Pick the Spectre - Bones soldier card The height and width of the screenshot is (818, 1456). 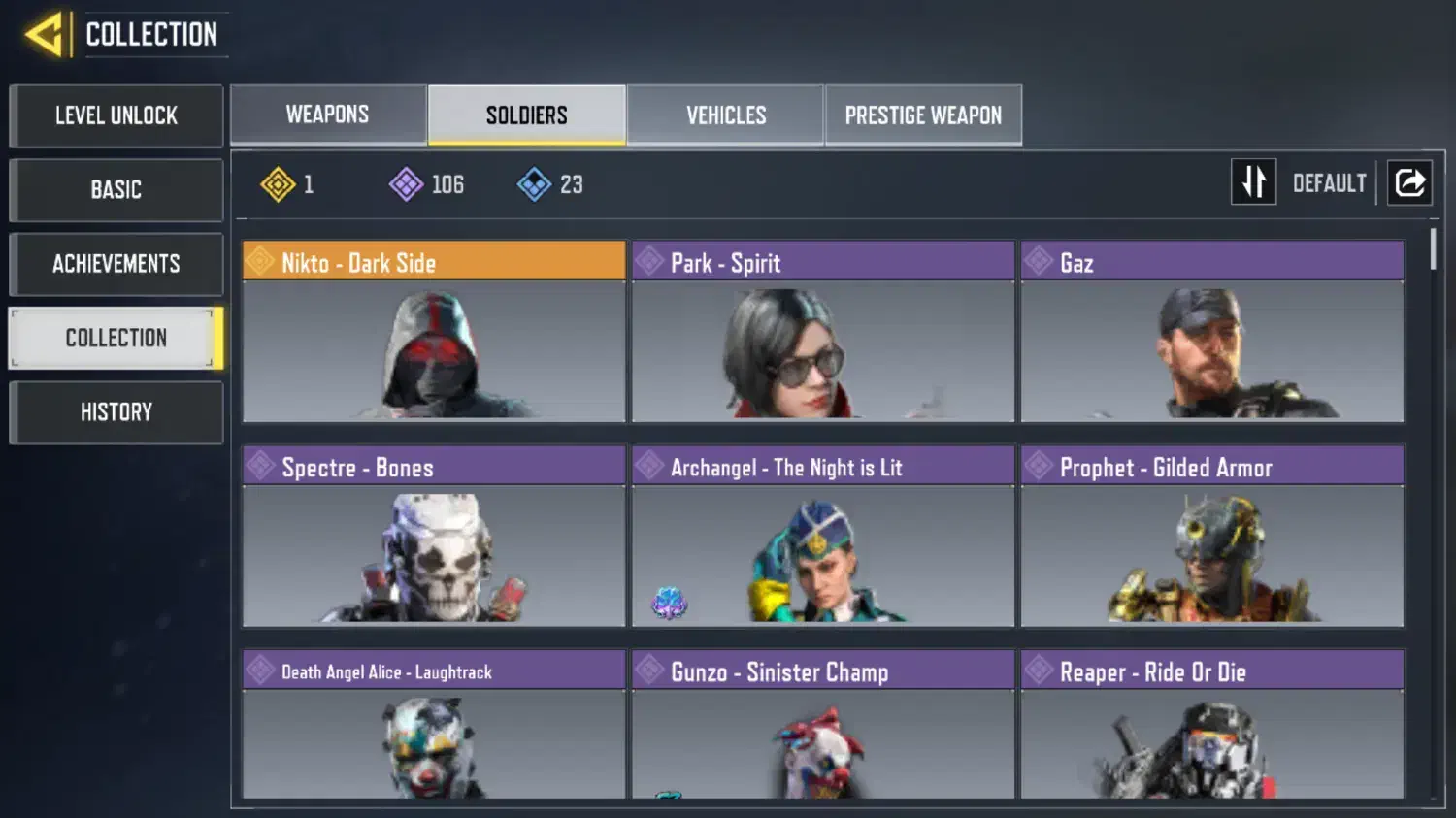[434, 536]
